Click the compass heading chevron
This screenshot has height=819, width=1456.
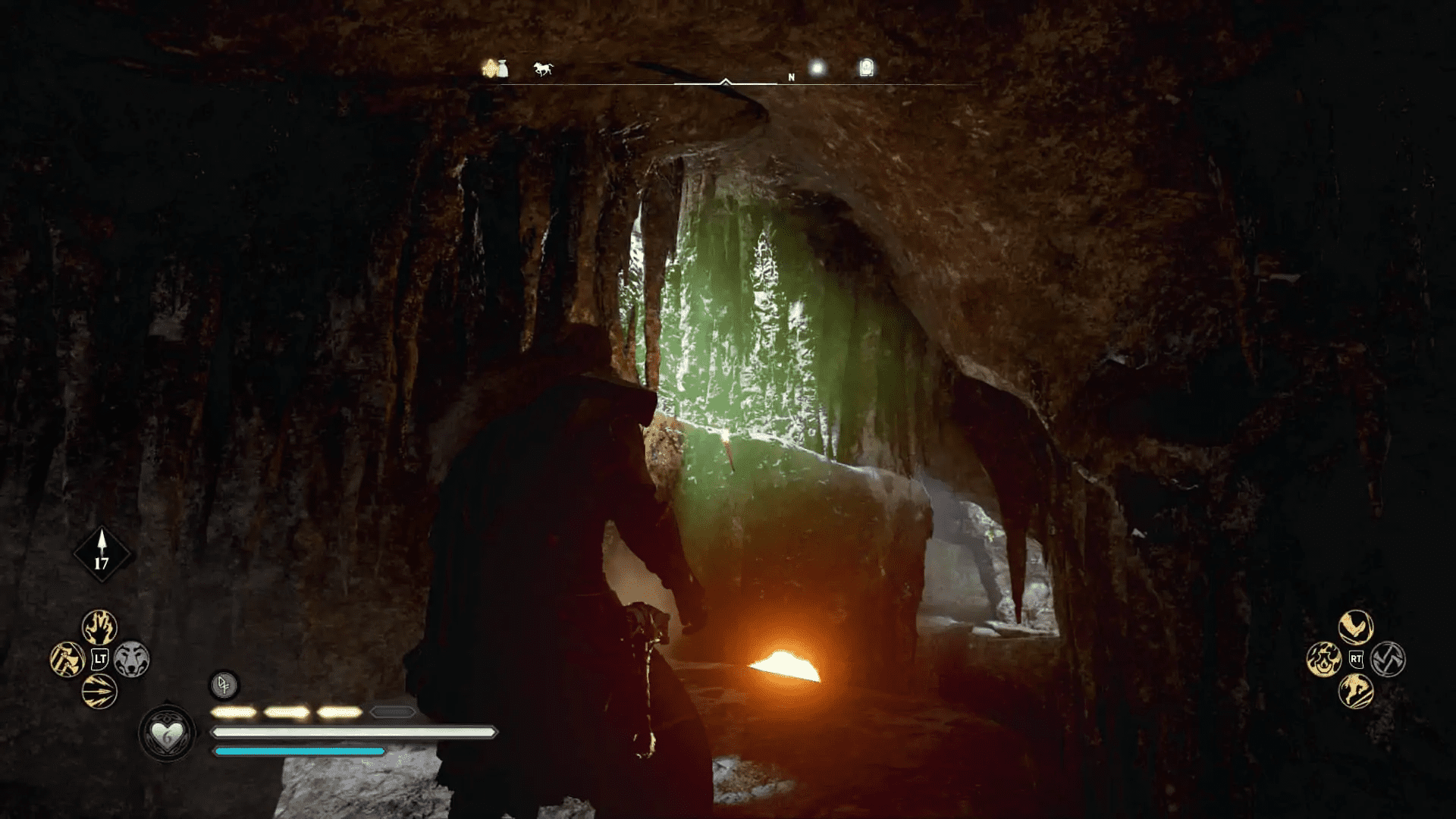click(x=725, y=82)
